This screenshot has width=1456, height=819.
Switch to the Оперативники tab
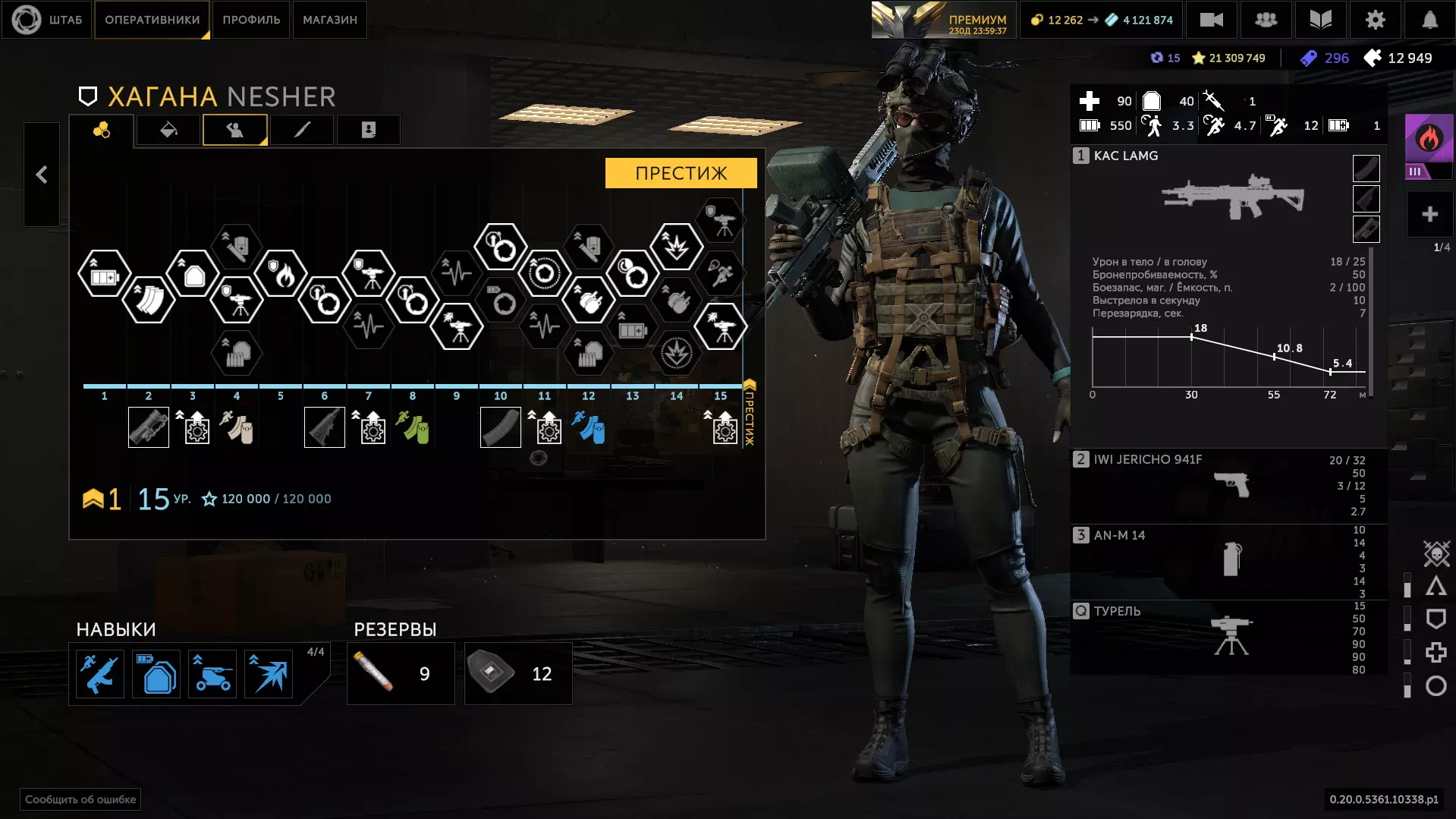pos(152,20)
